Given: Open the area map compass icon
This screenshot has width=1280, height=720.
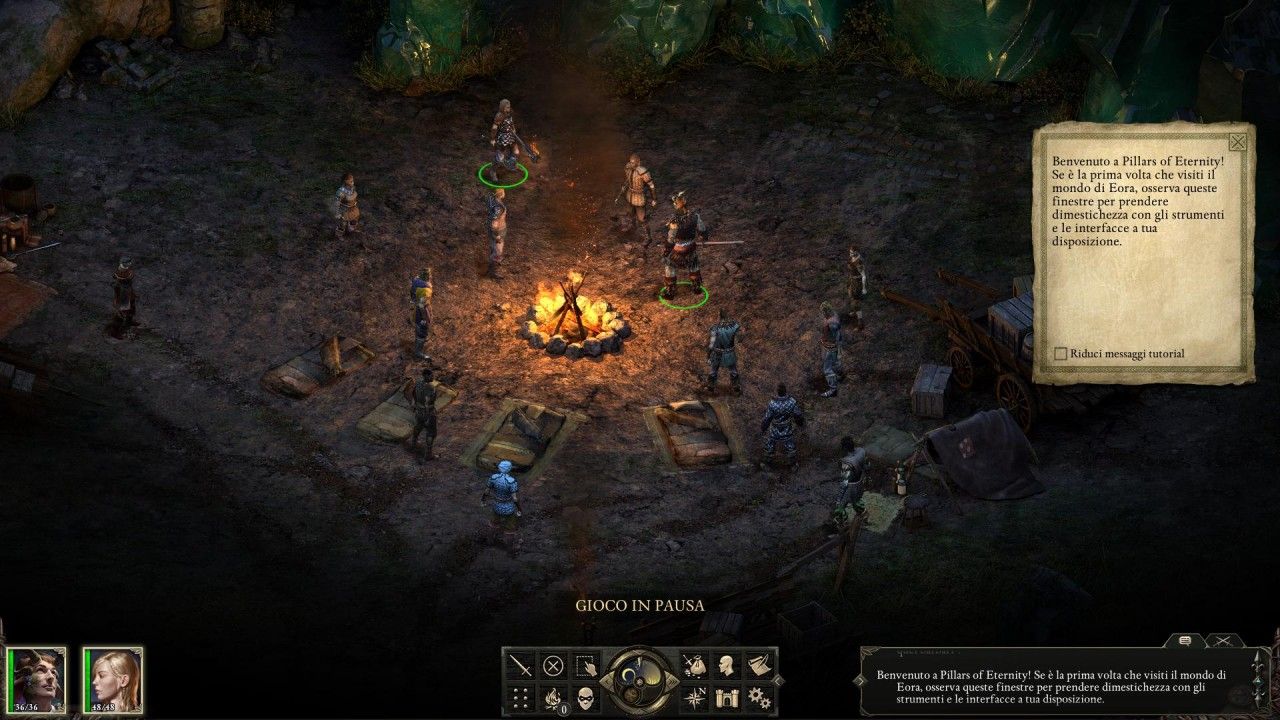Looking at the screenshot, I should (x=694, y=696).
